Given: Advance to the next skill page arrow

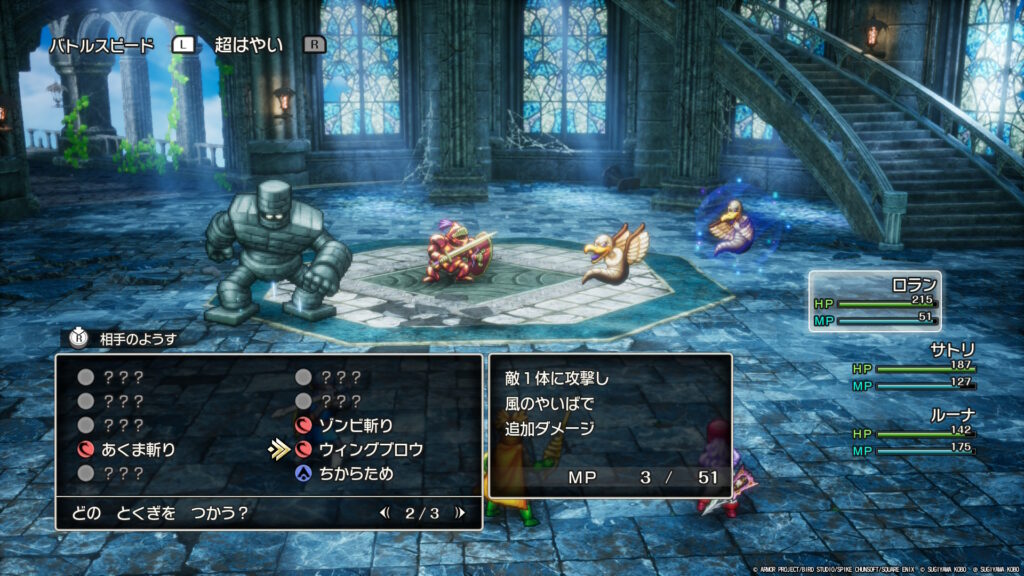Looking at the screenshot, I should 459,514.
